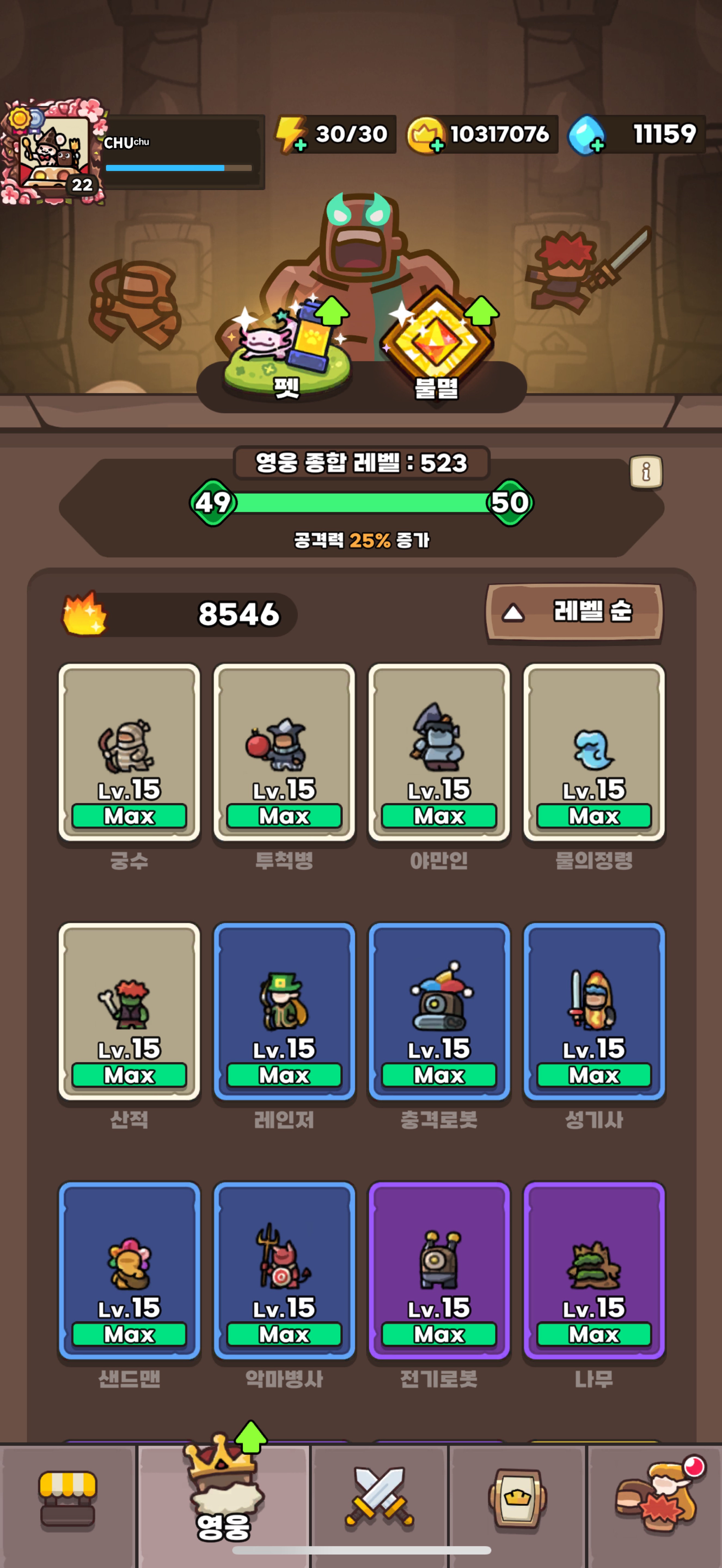Choose the 레인저 hero card
722x1568 pixels.
[x=284, y=1012]
